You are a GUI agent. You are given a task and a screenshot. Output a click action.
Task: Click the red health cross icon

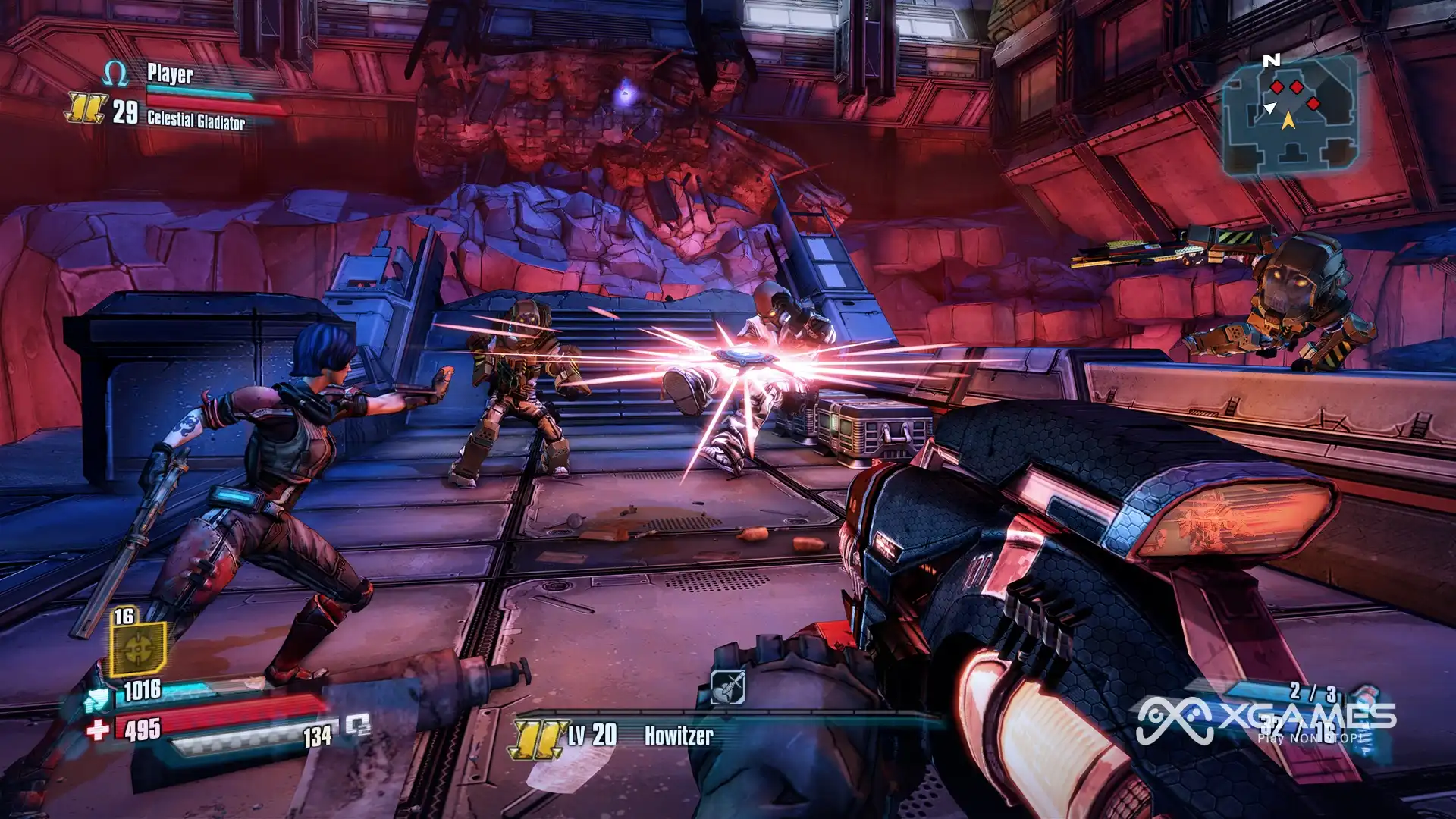[98, 730]
